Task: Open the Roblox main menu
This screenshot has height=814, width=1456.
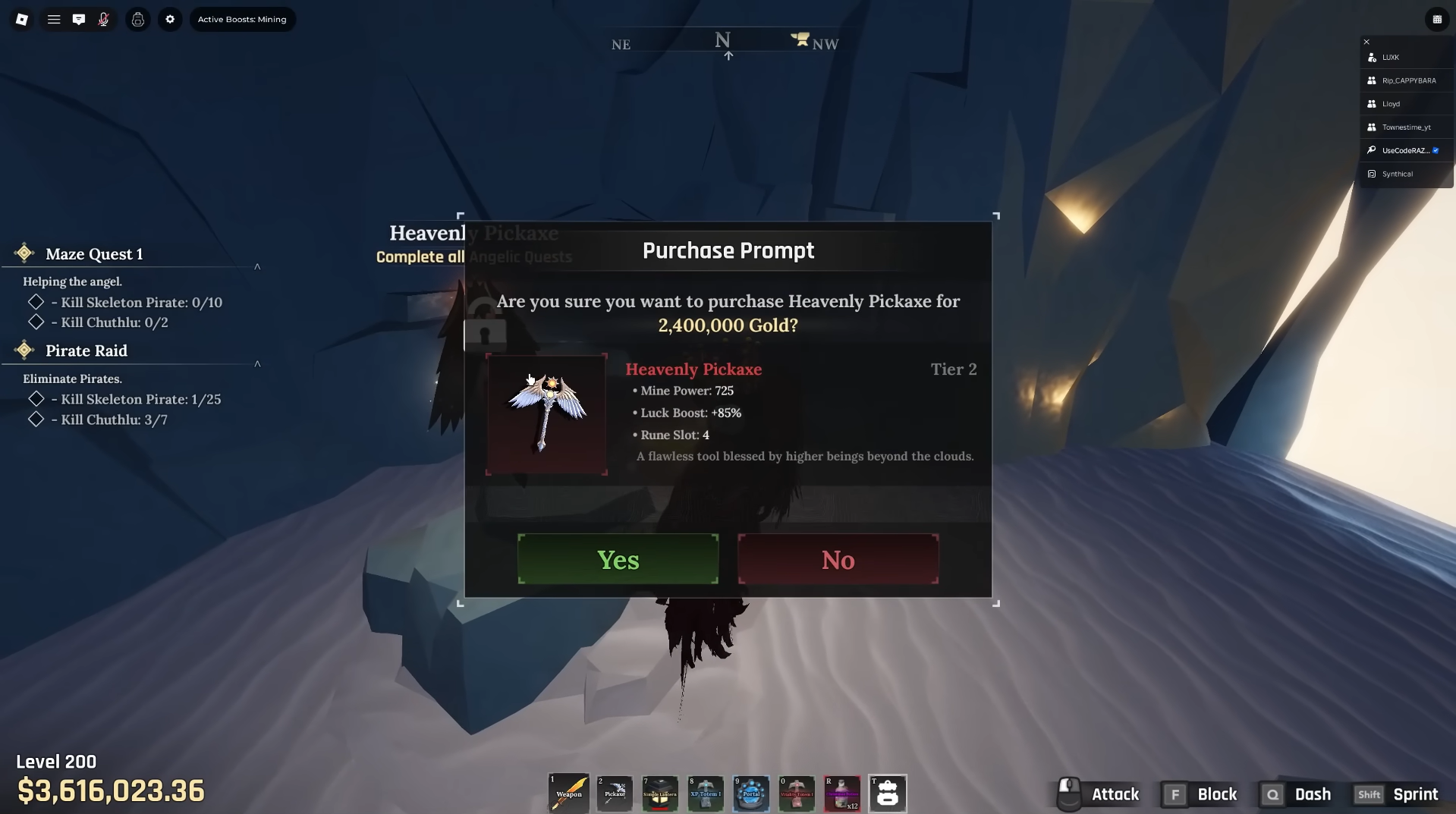Action: (x=22, y=20)
